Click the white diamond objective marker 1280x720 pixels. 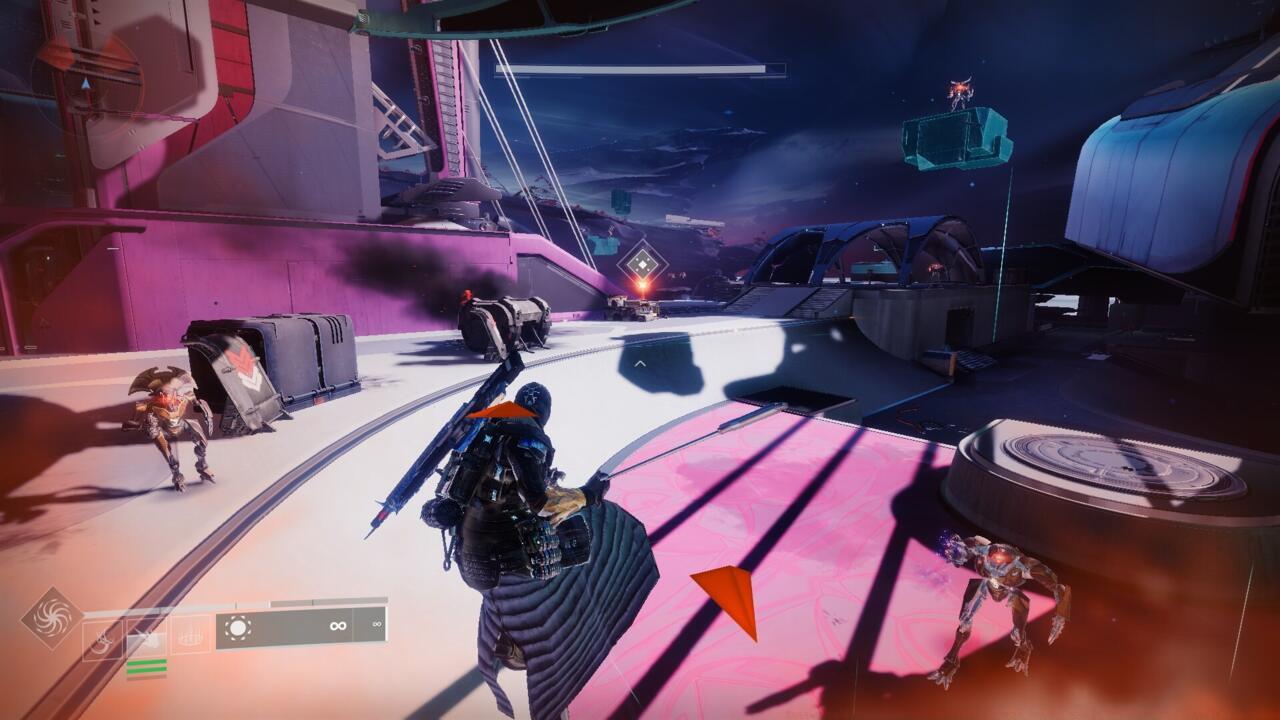[641, 265]
